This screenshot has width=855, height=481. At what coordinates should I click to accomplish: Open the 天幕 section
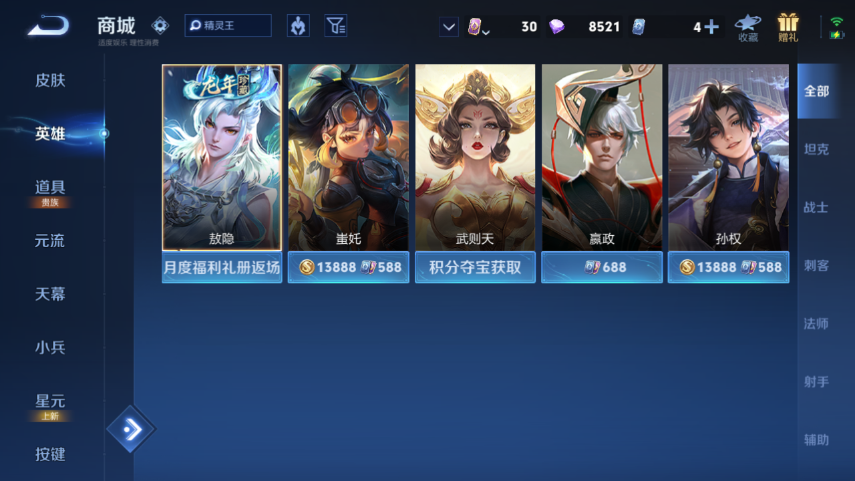pos(50,294)
